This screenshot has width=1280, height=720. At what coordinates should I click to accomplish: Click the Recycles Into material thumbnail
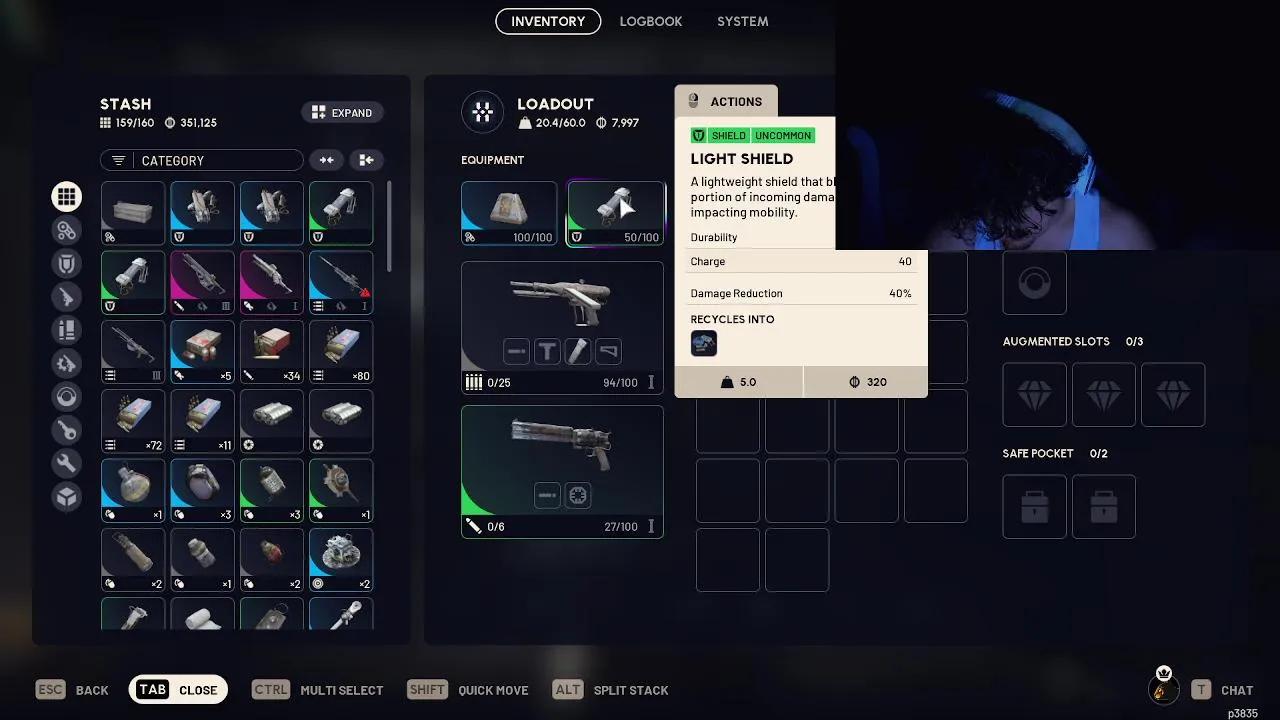click(704, 343)
